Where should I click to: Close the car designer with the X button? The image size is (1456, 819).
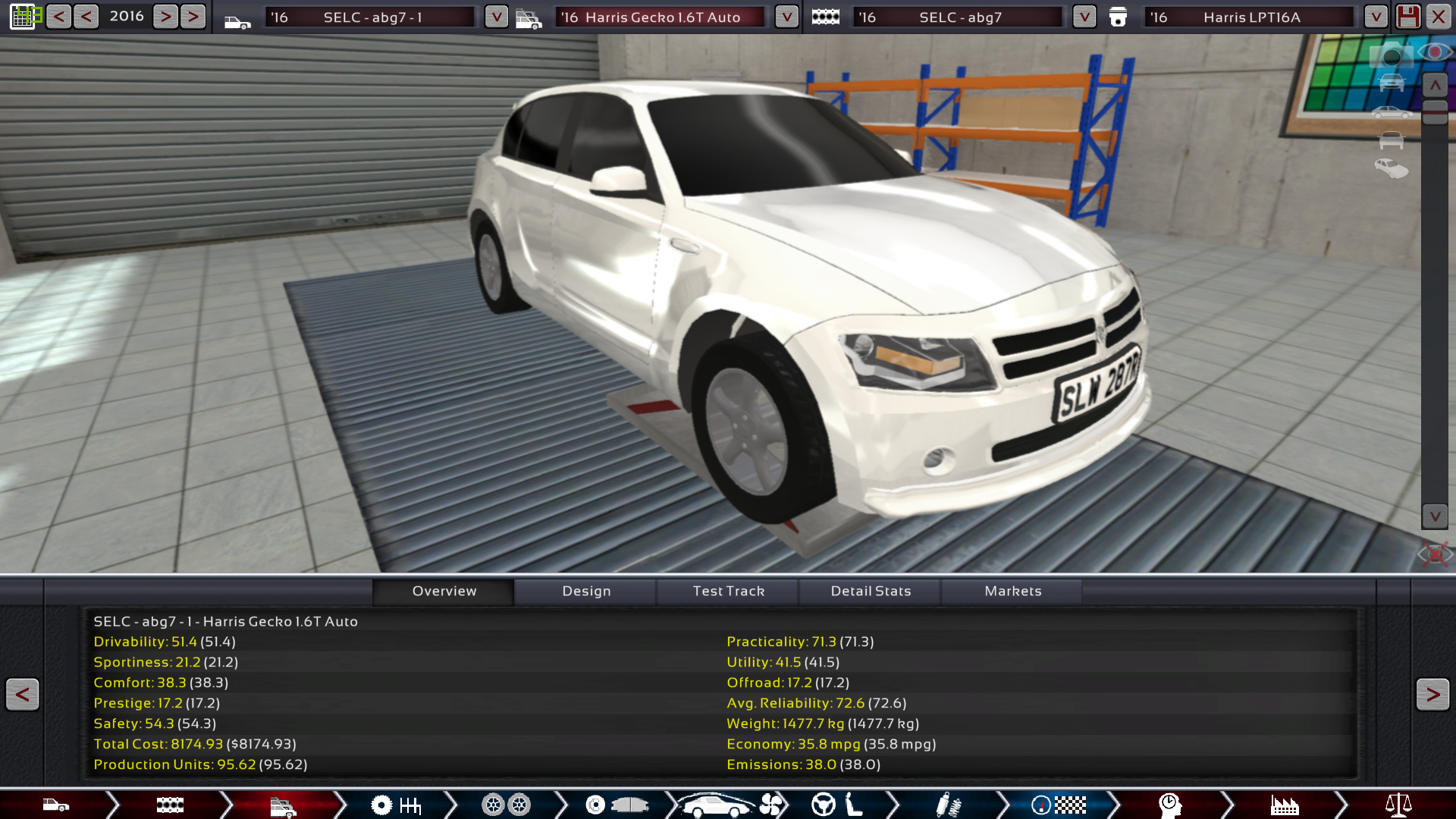1438,17
